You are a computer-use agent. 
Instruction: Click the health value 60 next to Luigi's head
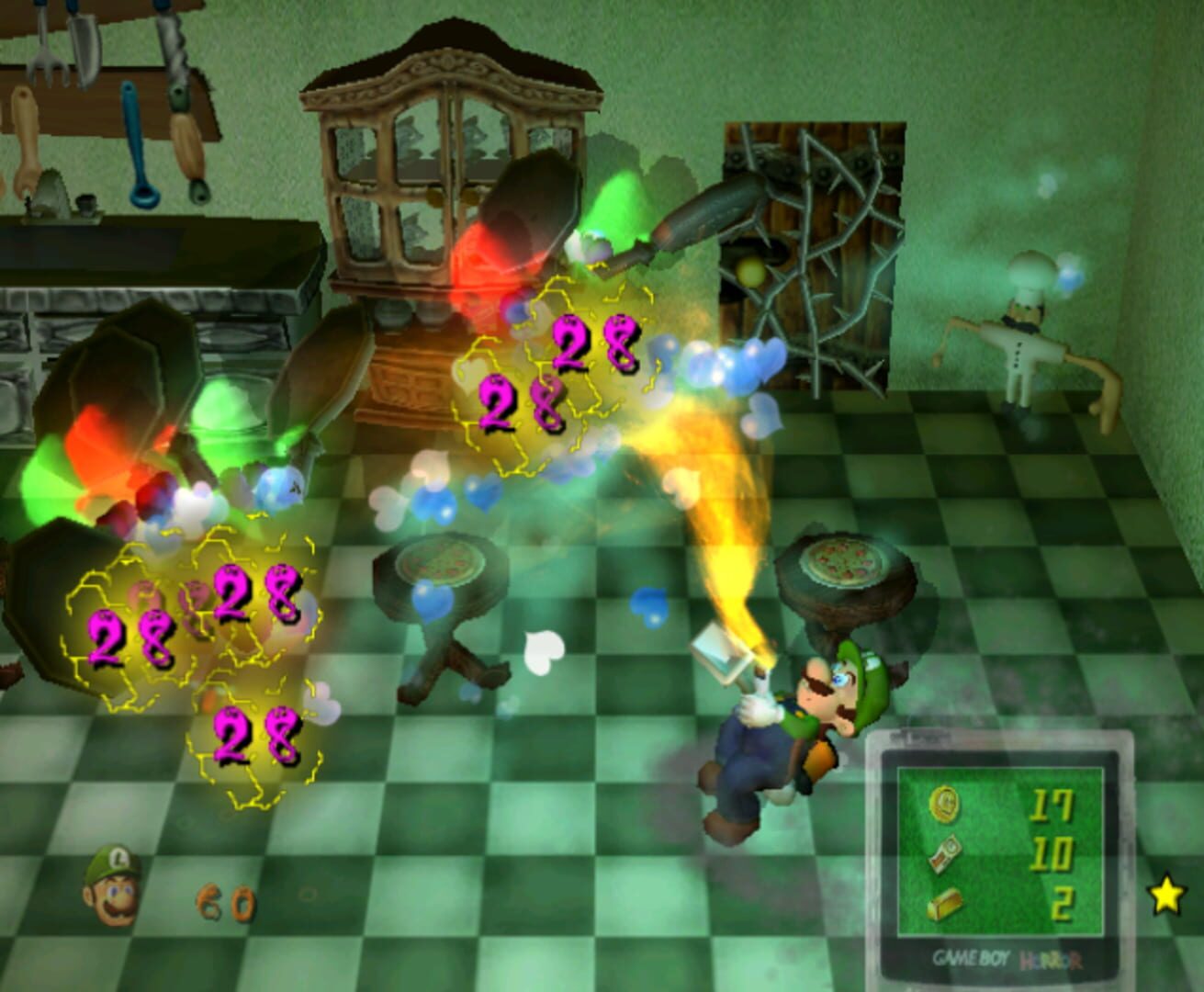tap(225, 904)
